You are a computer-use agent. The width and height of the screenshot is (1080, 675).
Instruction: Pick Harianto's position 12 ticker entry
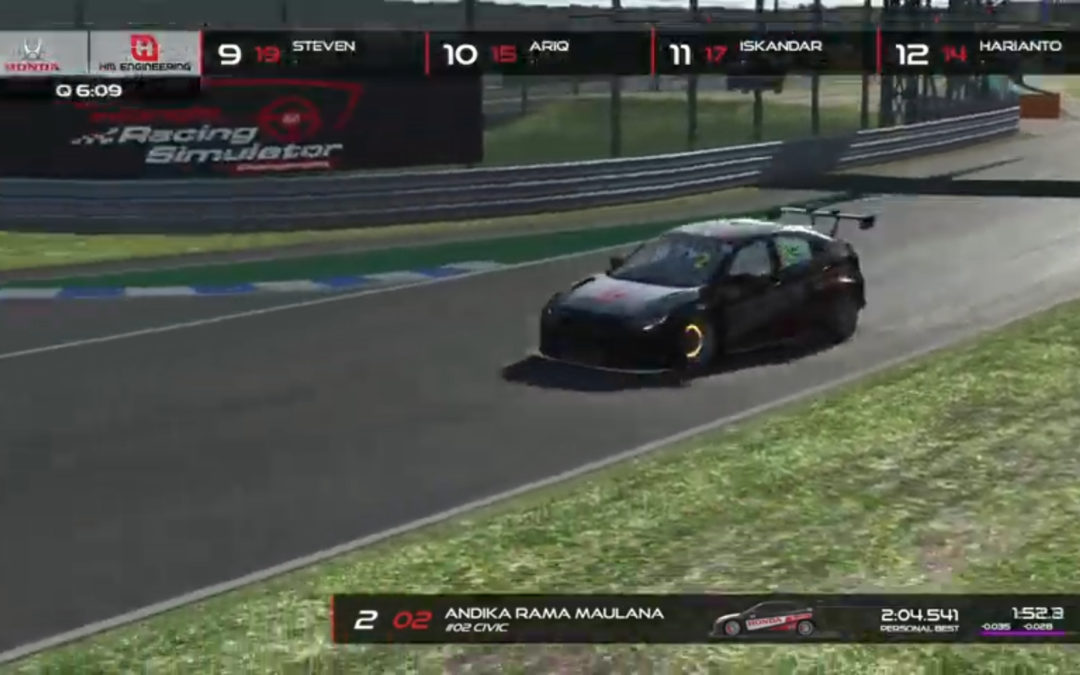[980, 53]
